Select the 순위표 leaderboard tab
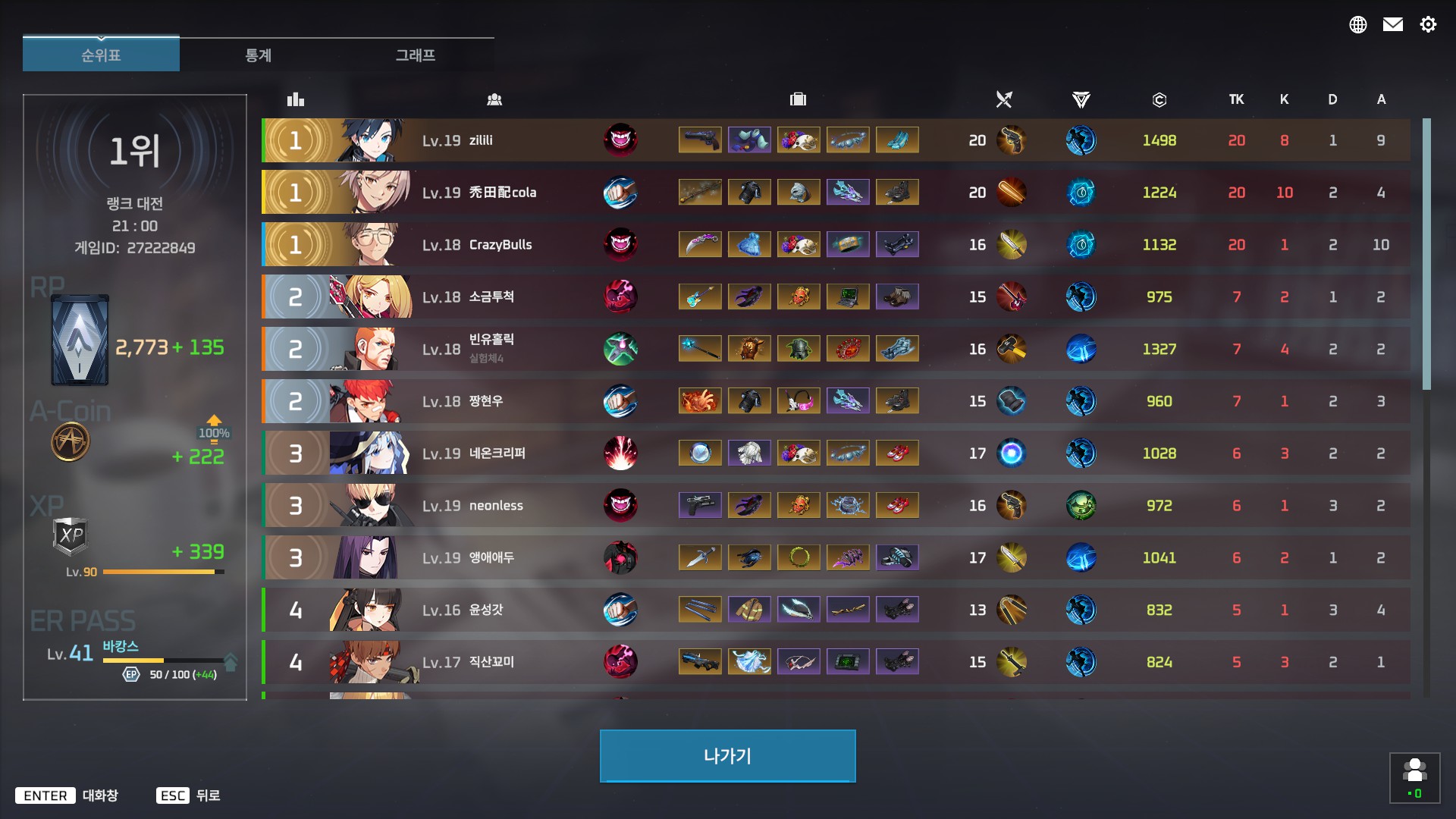This screenshot has height=819, width=1456. point(101,54)
